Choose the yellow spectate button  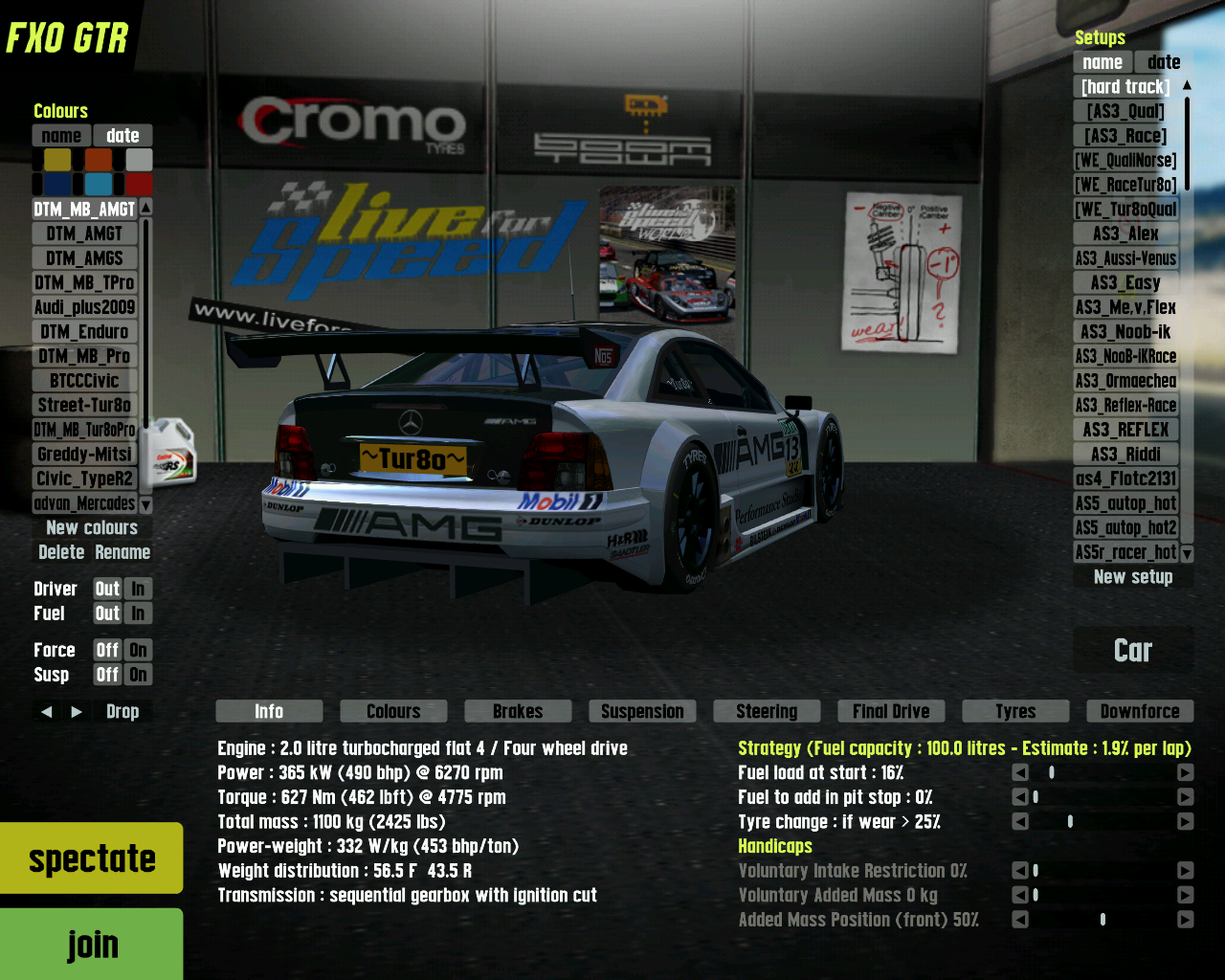click(92, 858)
